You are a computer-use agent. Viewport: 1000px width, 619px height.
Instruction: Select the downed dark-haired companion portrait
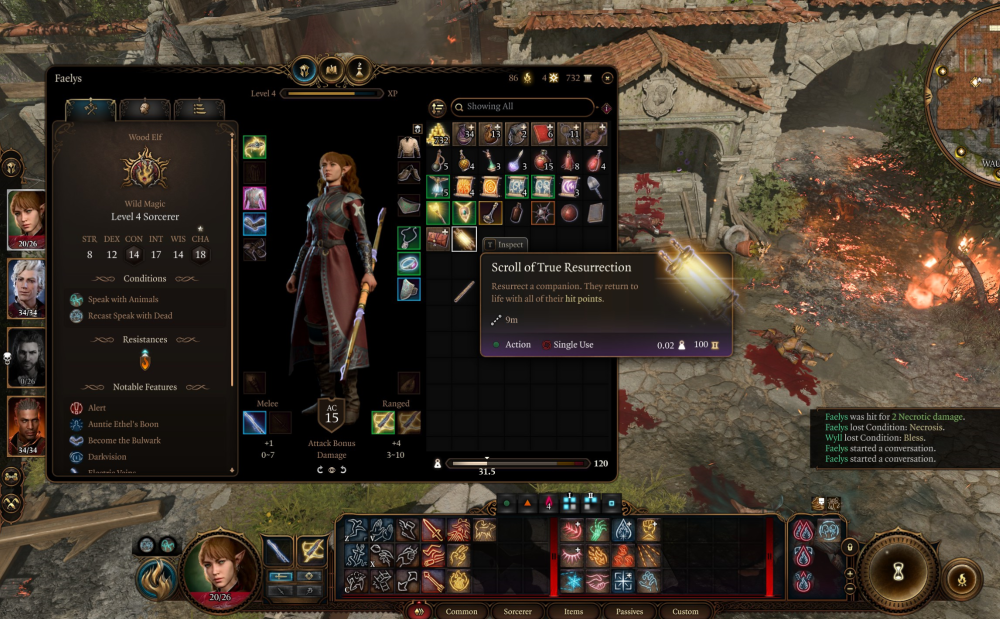[x=27, y=357]
